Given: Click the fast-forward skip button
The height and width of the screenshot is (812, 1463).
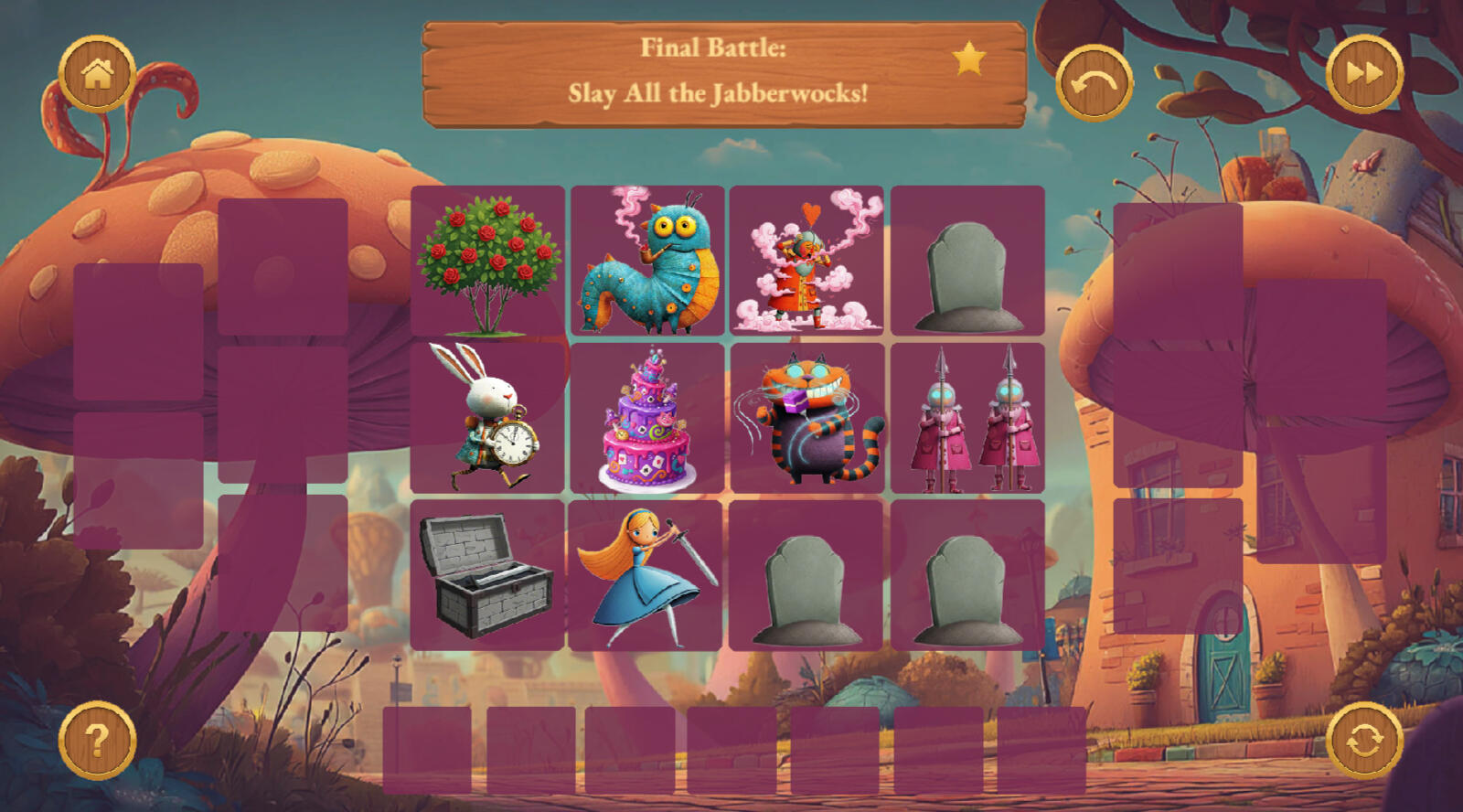Looking at the screenshot, I should click(1364, 74).
